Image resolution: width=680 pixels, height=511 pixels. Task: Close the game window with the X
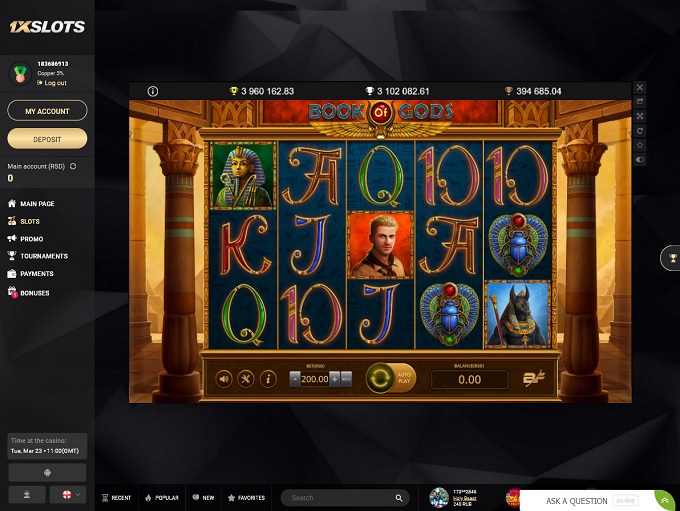(640, 88)
